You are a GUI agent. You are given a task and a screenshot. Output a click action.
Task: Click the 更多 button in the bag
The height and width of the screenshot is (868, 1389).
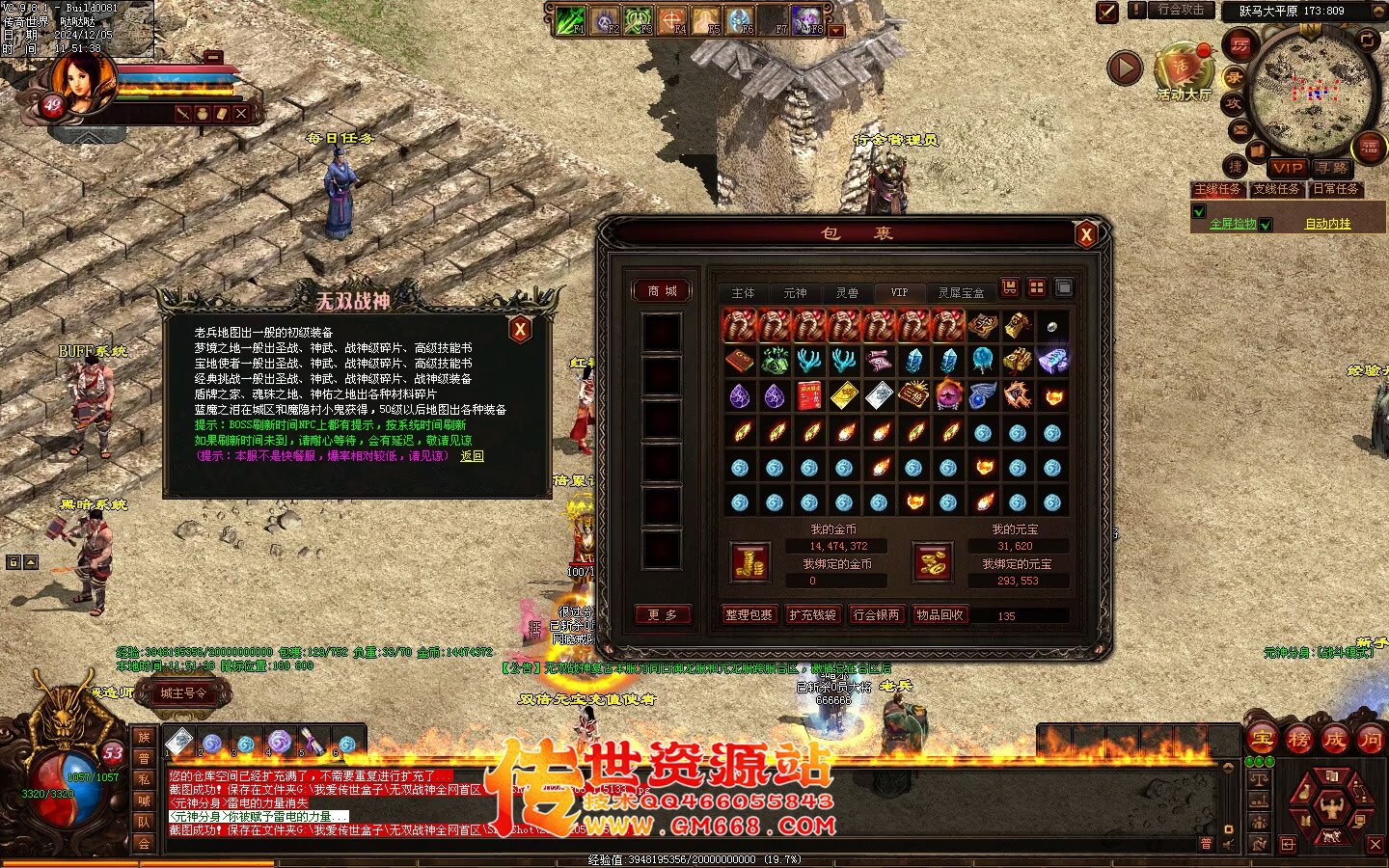point(662,614)
